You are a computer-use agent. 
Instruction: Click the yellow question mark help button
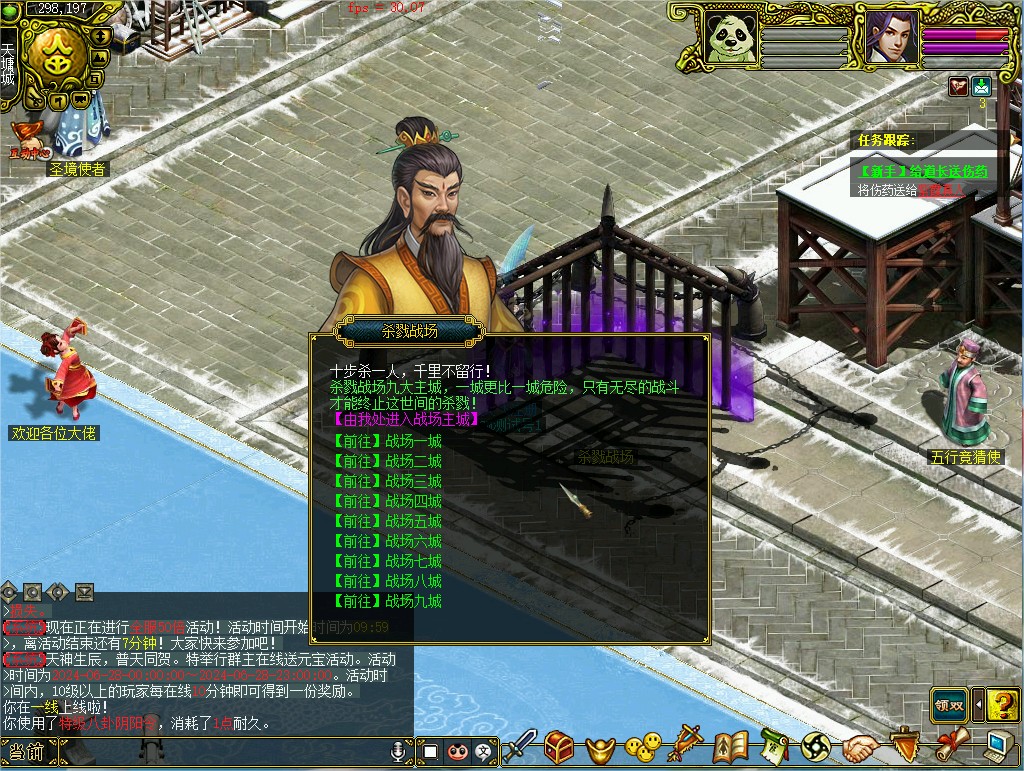pos(1002,705)
